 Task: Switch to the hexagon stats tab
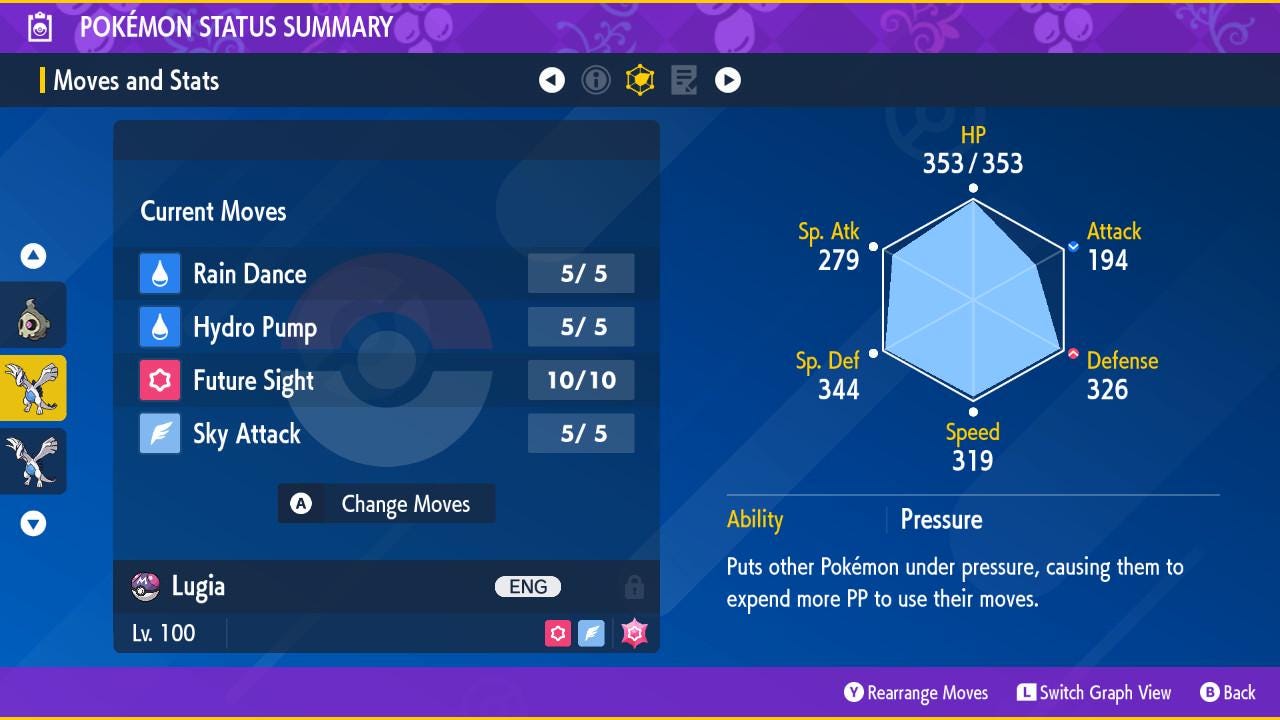[640, 80]
